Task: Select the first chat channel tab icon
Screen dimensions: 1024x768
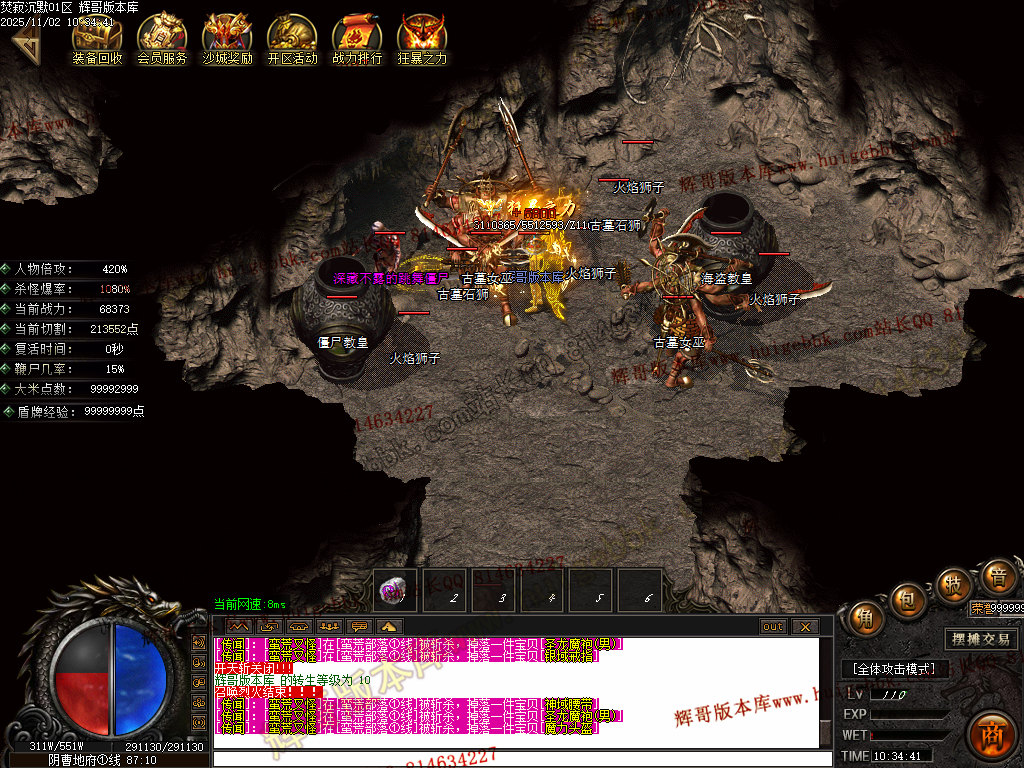Action: pos(240,627)
